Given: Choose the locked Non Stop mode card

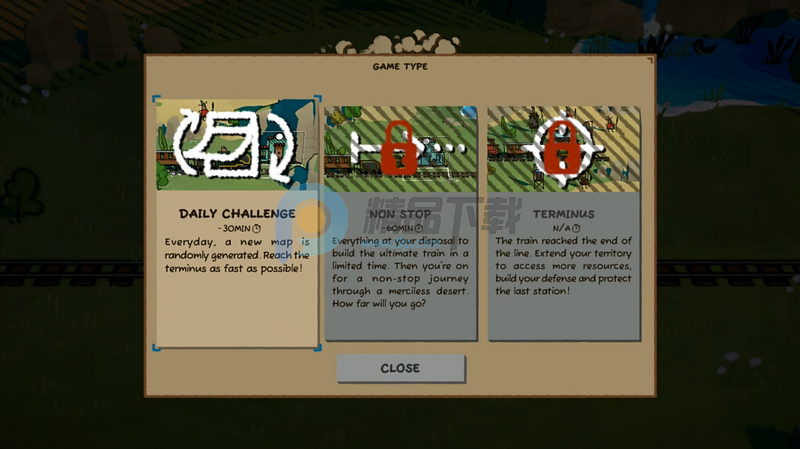Looking at the screenshot, I should [x=400, y=222].
